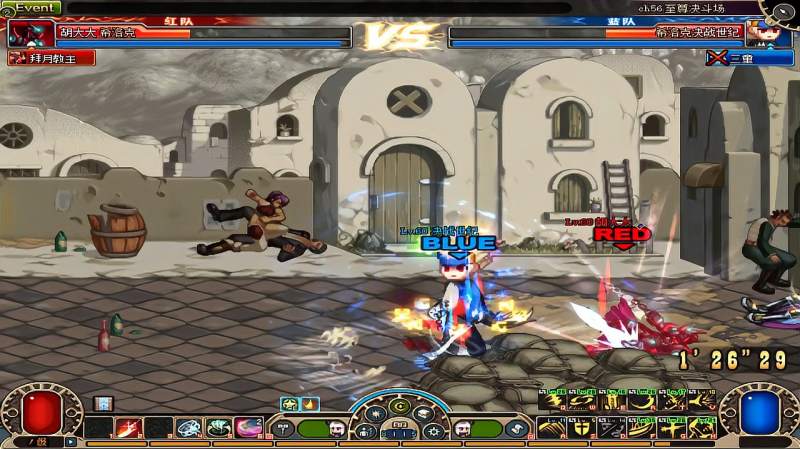The height and width of the screenshot is (449, 800).
Task: Open the gear settings menu icon
Action: (434, 431)
